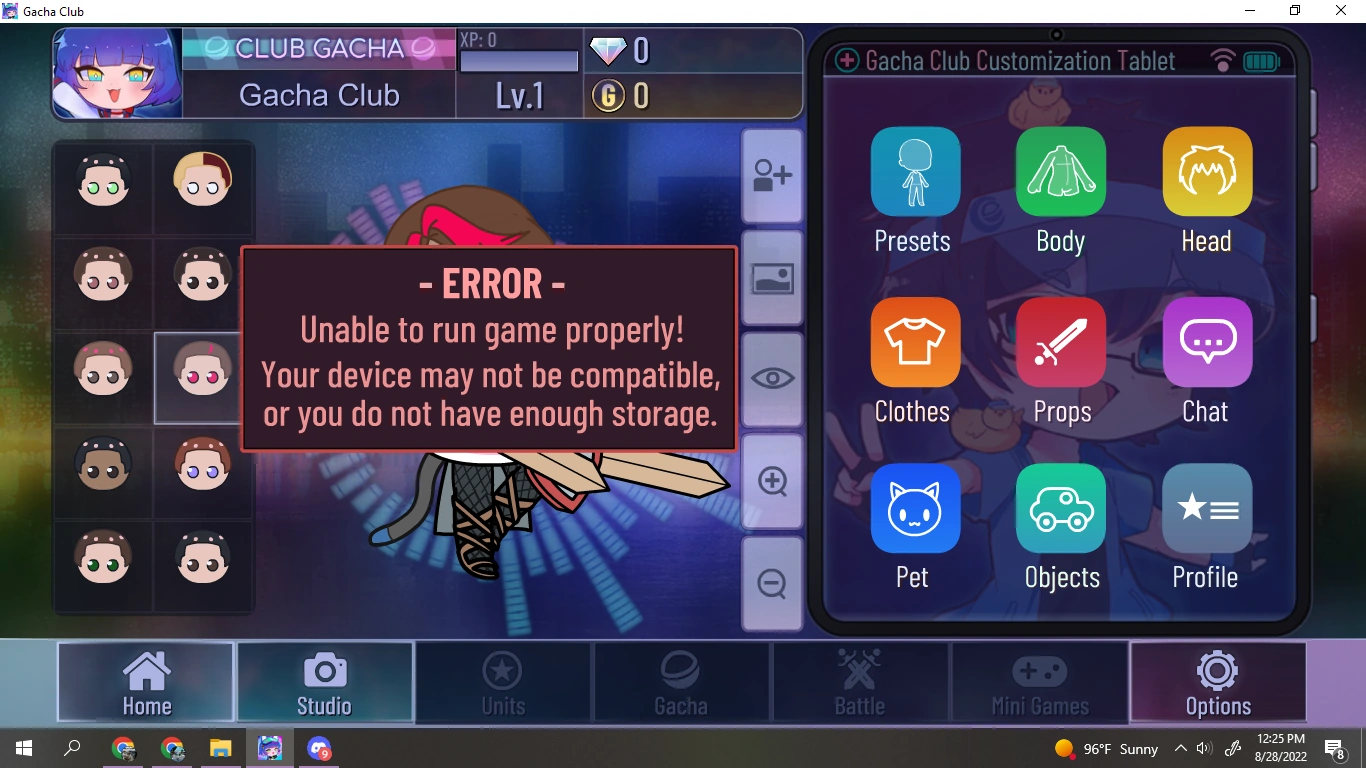Image resolution: width=1366 pixels, height=768 pixels.
Task: Toggle the eye visibility control
Action: (771, 378)
